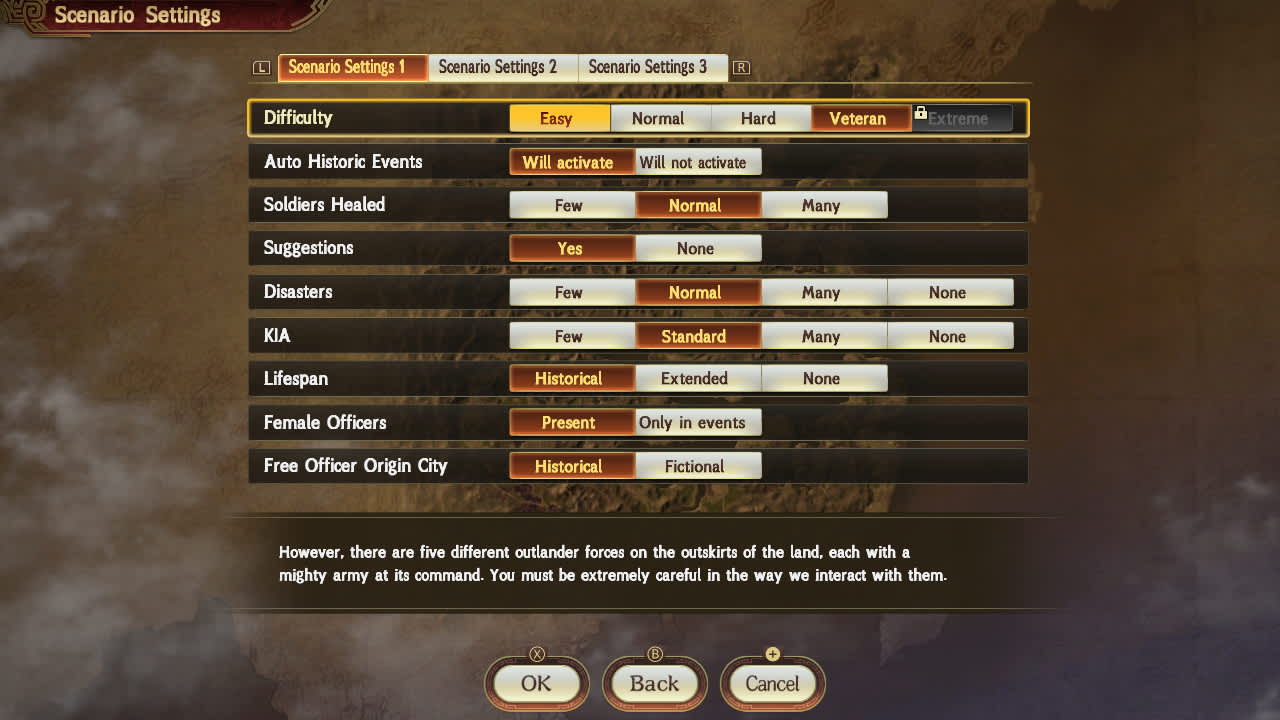Choose Fictional for Free Officer Origin City

pyautogui.click(x=697, y=466)
